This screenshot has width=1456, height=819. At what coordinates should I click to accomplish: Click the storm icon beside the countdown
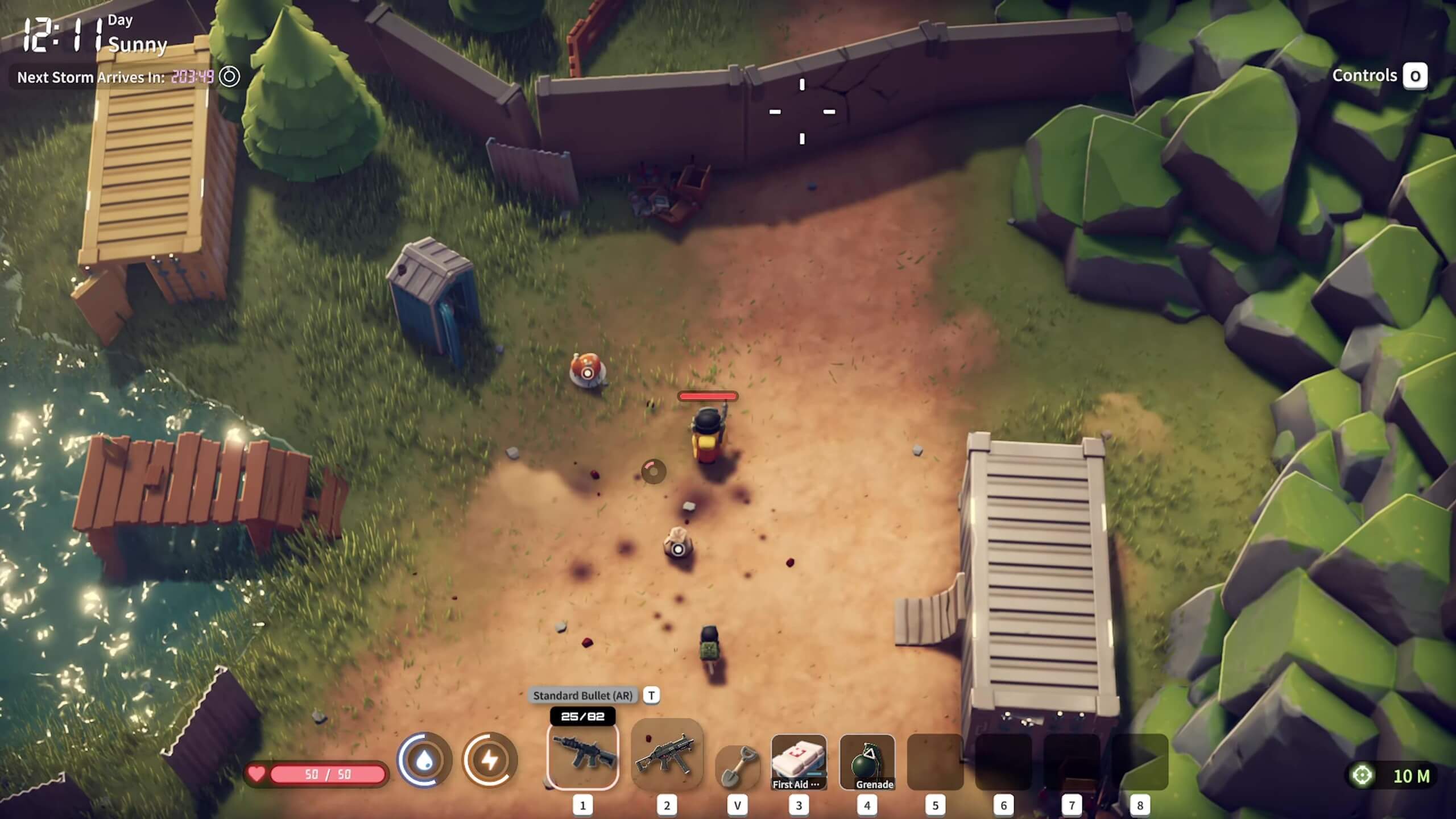click(x=229, y=76)
